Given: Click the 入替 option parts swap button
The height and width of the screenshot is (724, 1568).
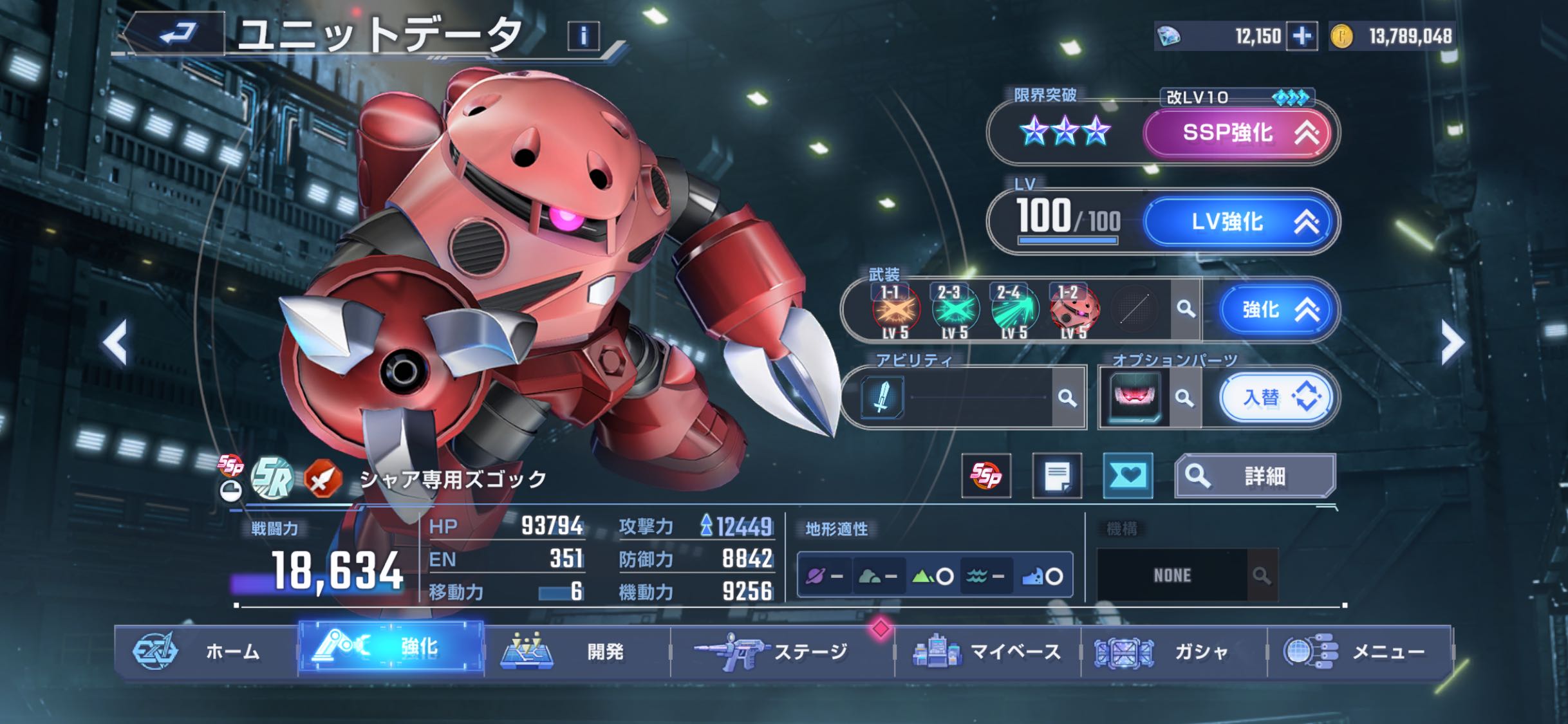Looking at the screenshot, I should [x=1274, y=398].
